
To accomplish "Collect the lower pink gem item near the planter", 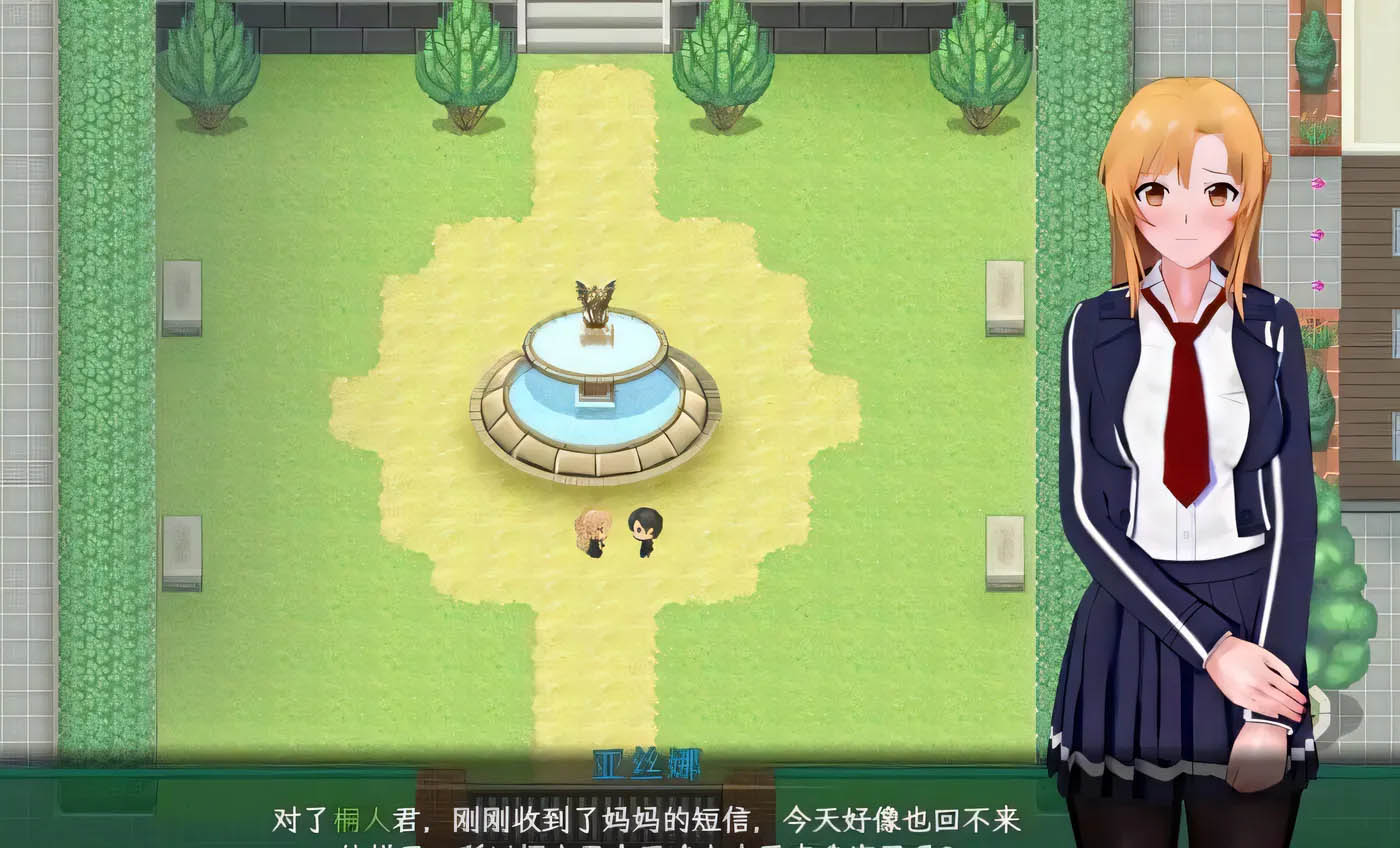I will (x=1318, y=287).
